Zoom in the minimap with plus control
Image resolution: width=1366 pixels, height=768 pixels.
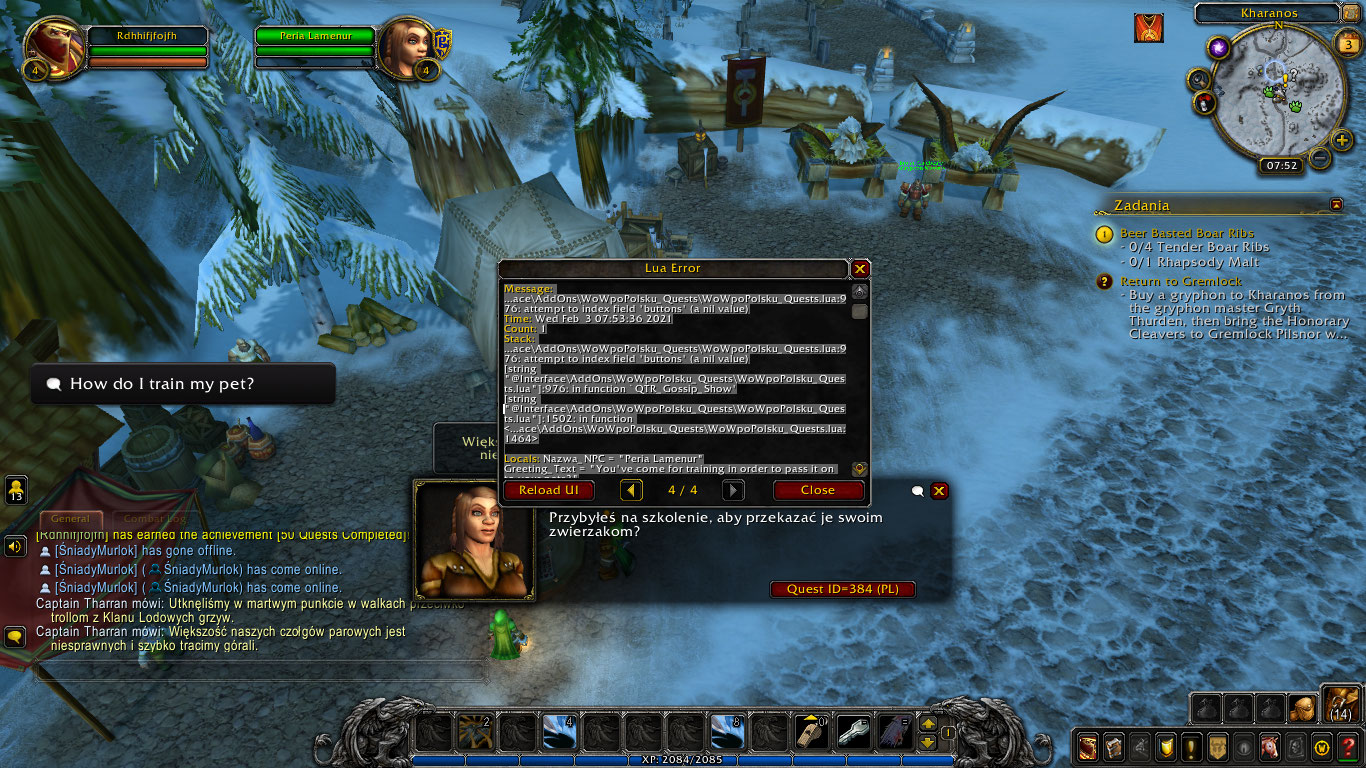1342,139
